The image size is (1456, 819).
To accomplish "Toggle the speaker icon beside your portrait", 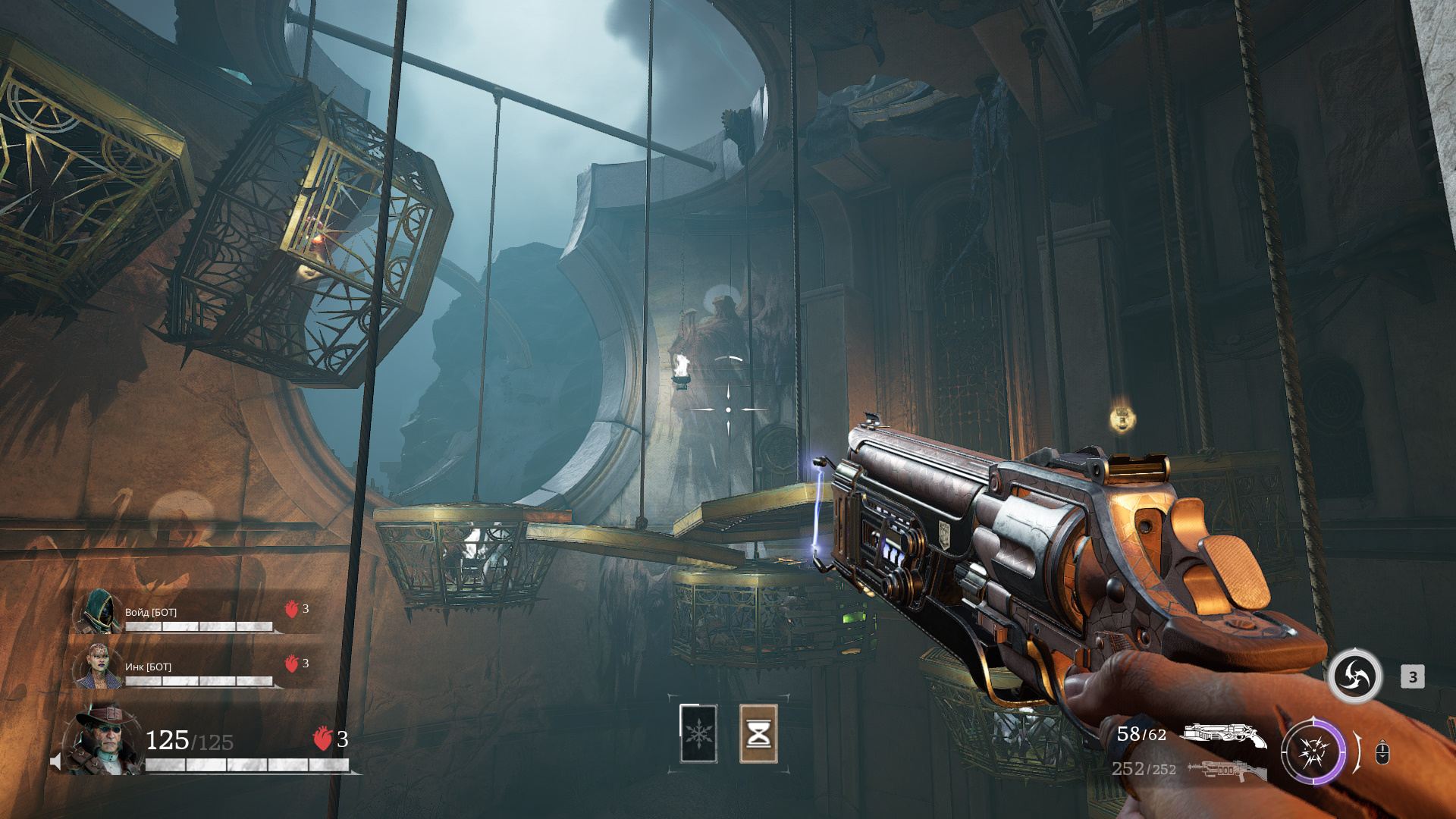I will click(55, 761).
